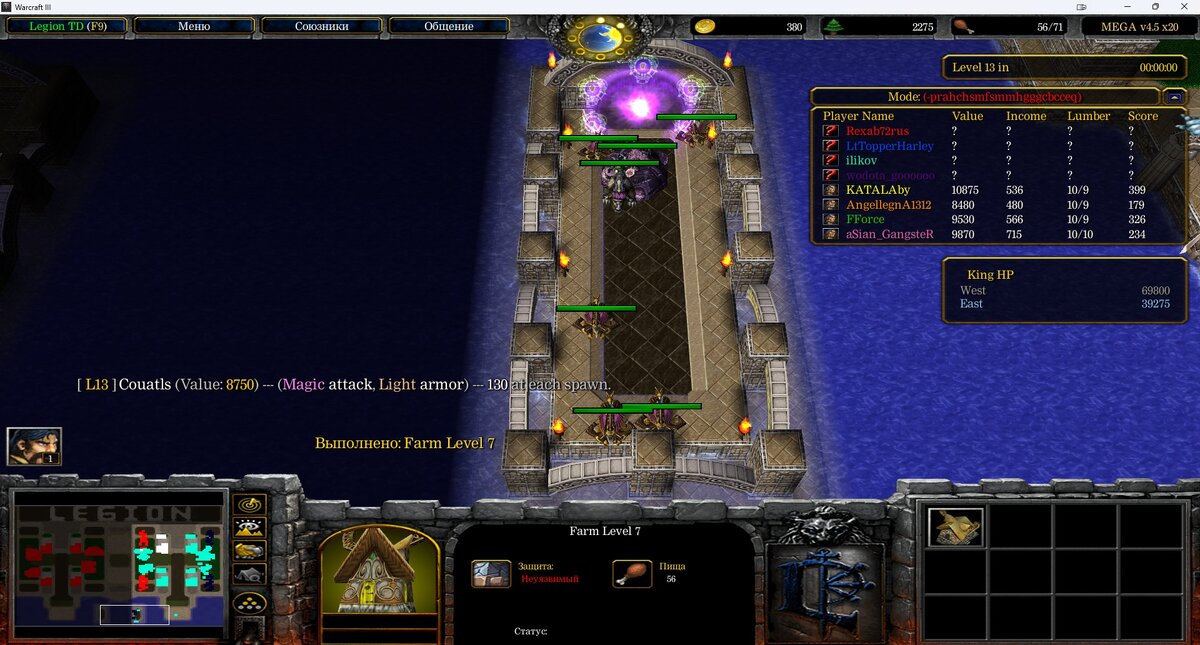
Task: Activate the farm upgrade command icon
Action: [x=955, y=527]
